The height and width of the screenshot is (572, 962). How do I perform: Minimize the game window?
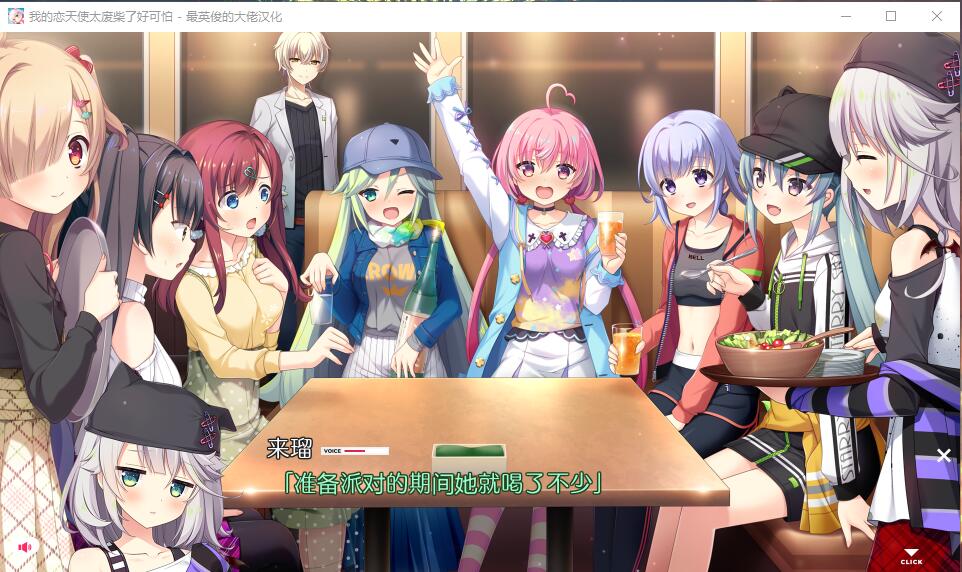click(846, 16)
